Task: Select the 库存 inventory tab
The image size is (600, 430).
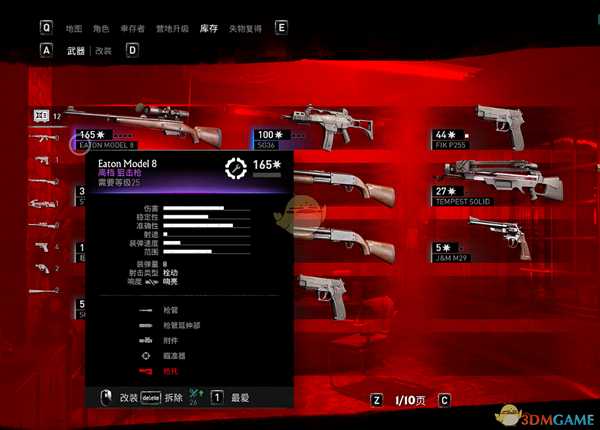Action: coord(208,30)
